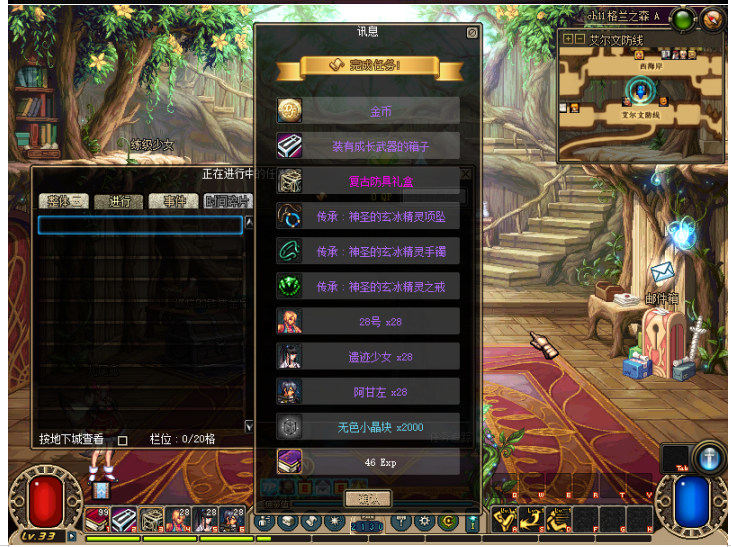
Task: Select the 金币 gold coin reward
Action: pos(368,111)
